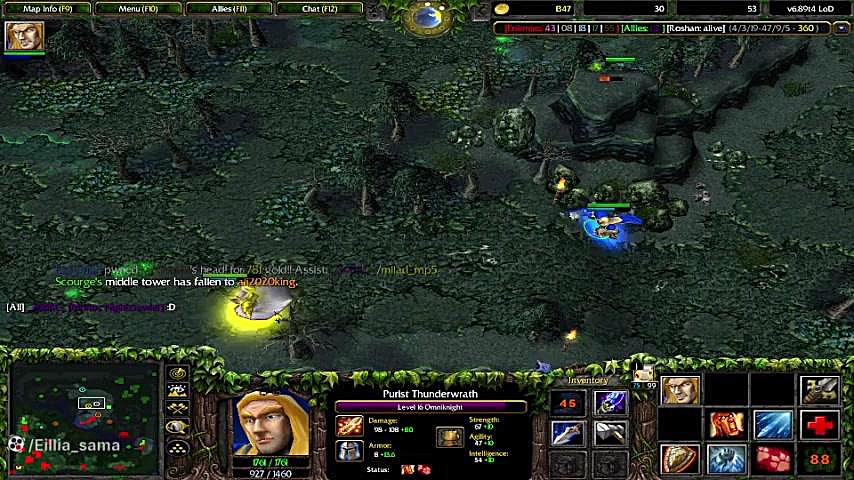Image resolution: width=854 pixels, height=480 pixels.
Task: Open the Menu (F10) button
Action: tap(137, 8)
